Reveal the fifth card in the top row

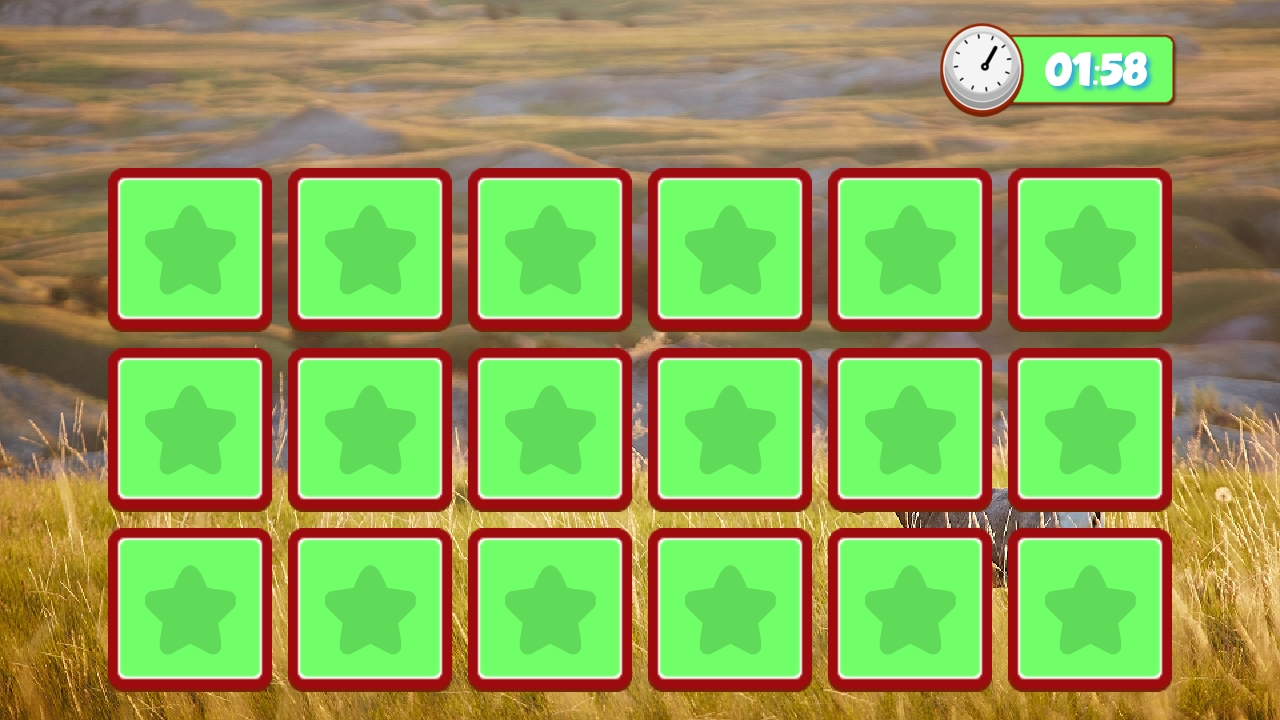point(909,248)
